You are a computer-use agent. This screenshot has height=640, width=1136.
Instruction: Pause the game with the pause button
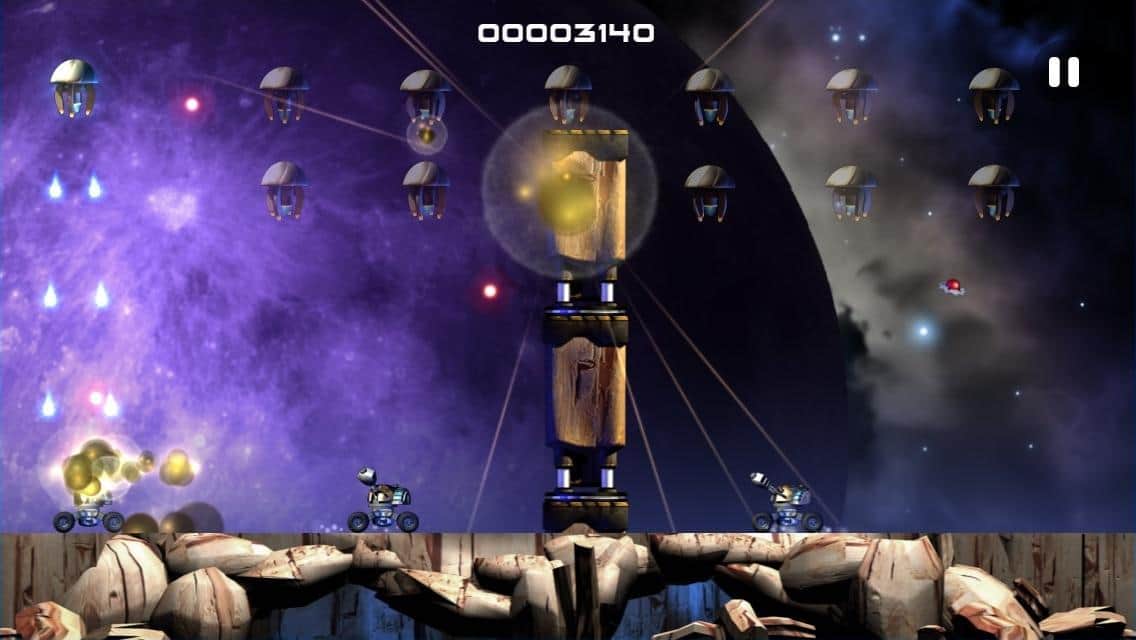coord(1063,72)
